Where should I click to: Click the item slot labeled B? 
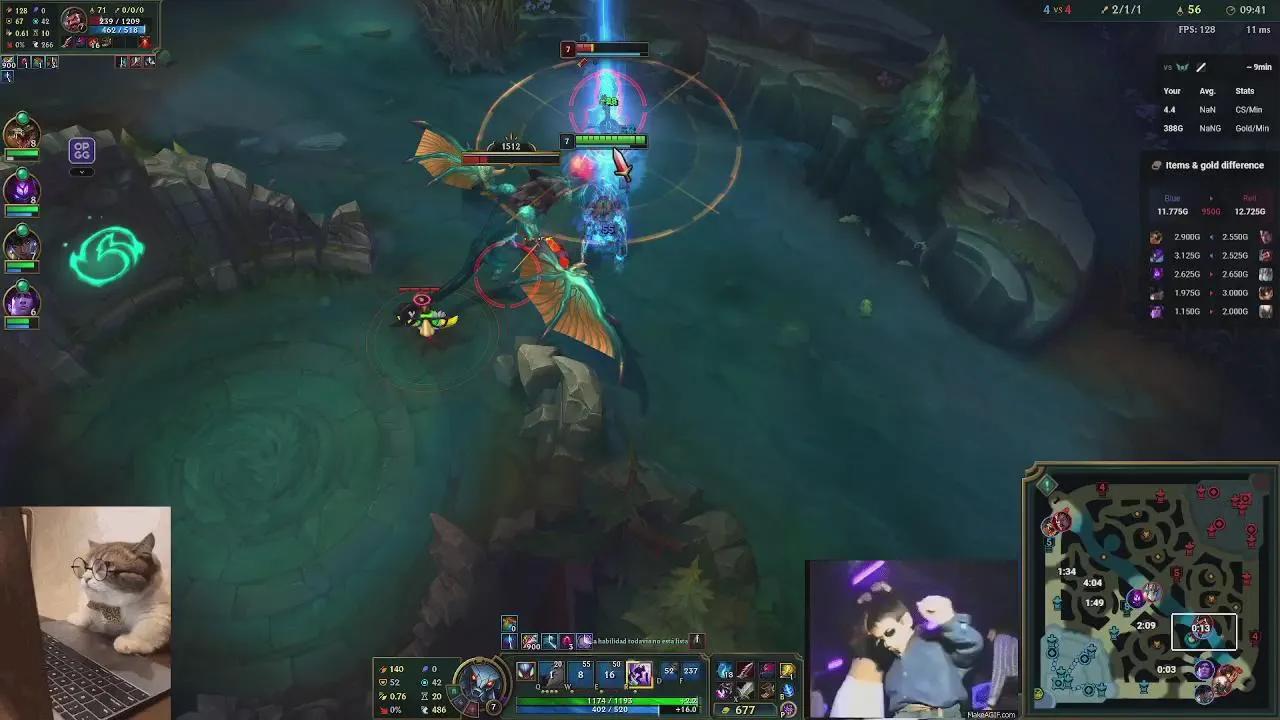[789, 690]
